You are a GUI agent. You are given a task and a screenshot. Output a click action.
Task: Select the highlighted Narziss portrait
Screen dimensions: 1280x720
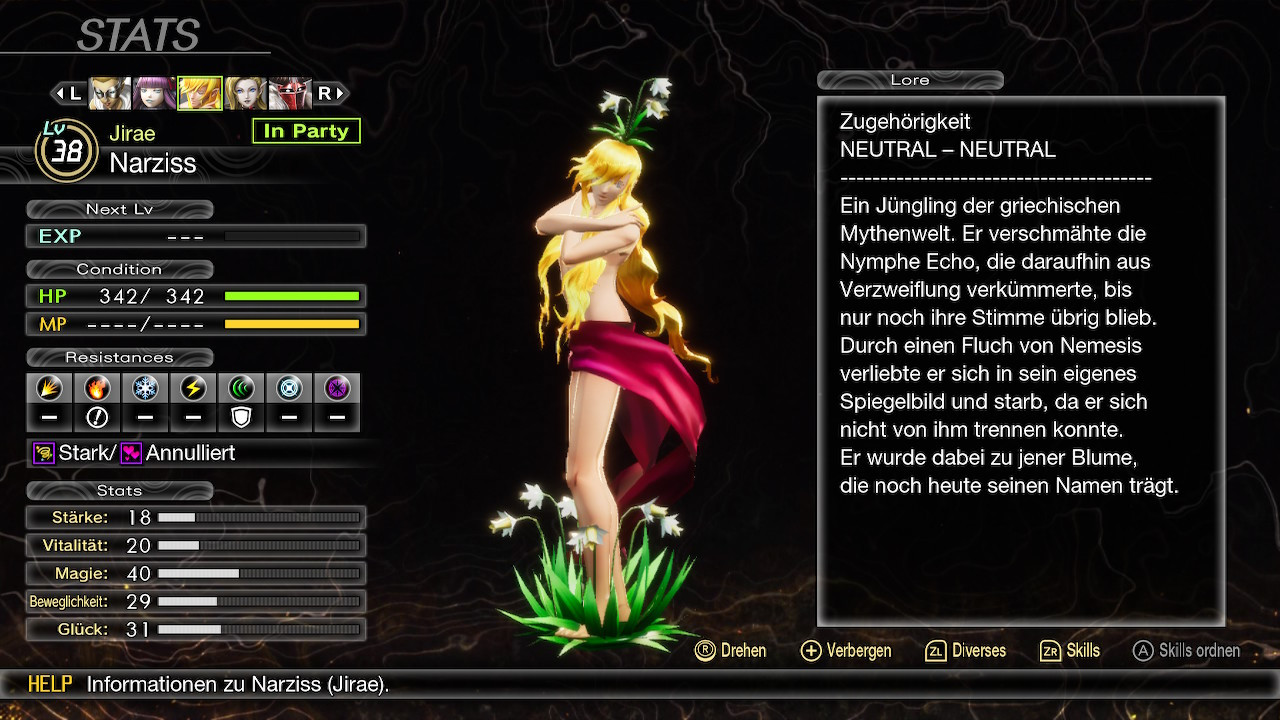click(199, 93)
